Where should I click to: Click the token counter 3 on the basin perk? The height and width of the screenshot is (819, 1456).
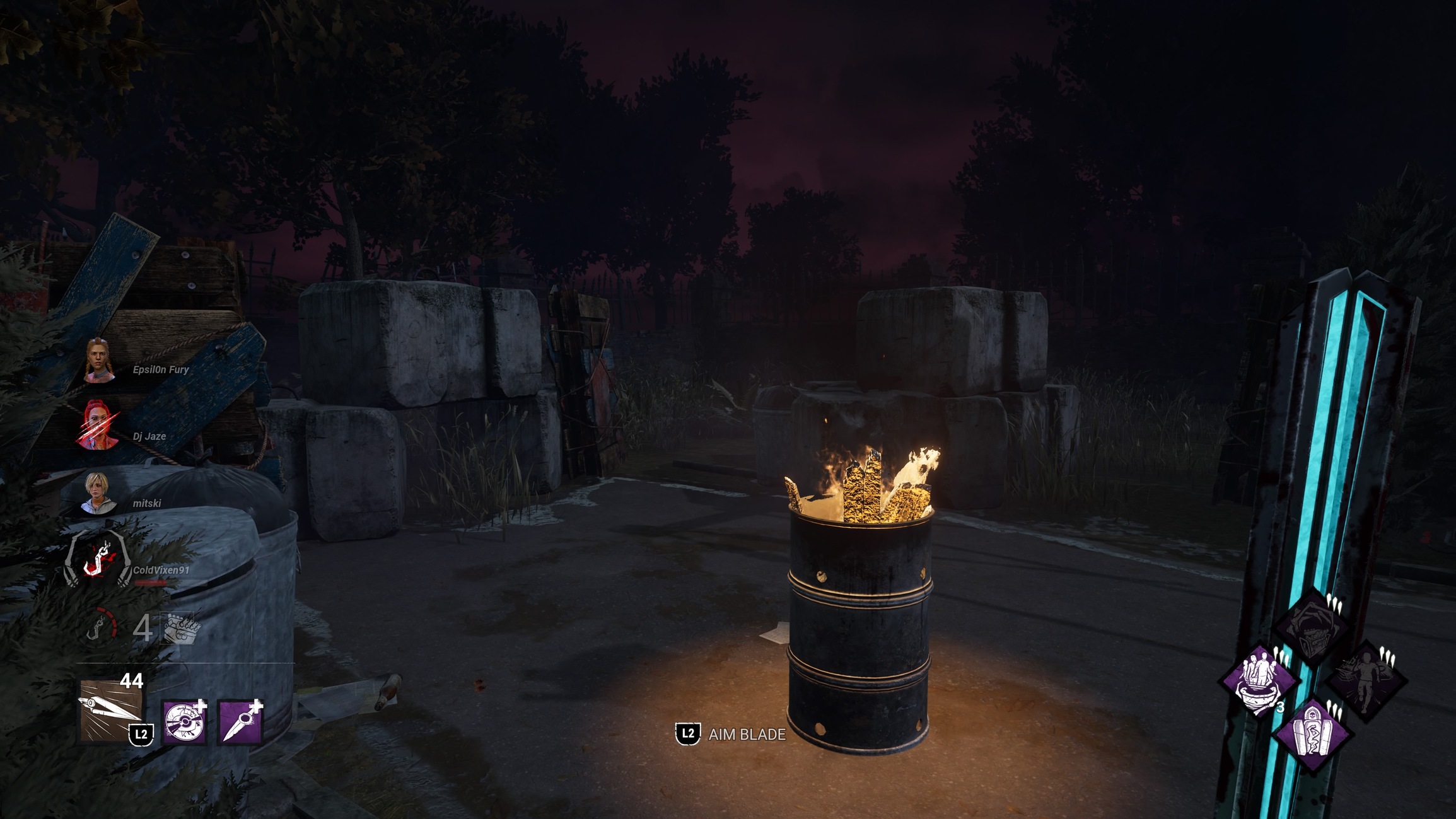pyautogui.click(x=1280, y=707)
